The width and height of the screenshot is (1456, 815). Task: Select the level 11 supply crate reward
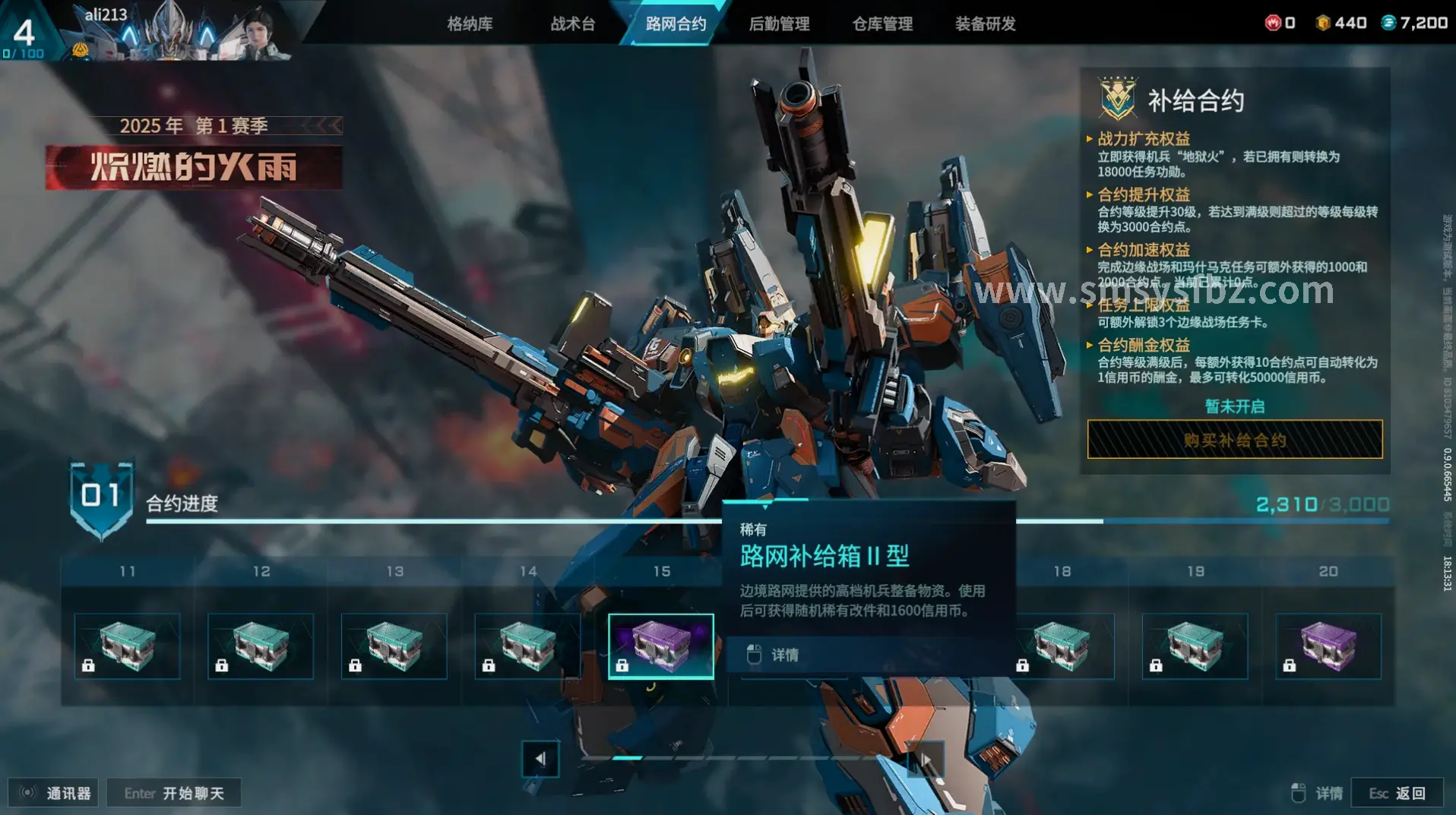point(128,646)
